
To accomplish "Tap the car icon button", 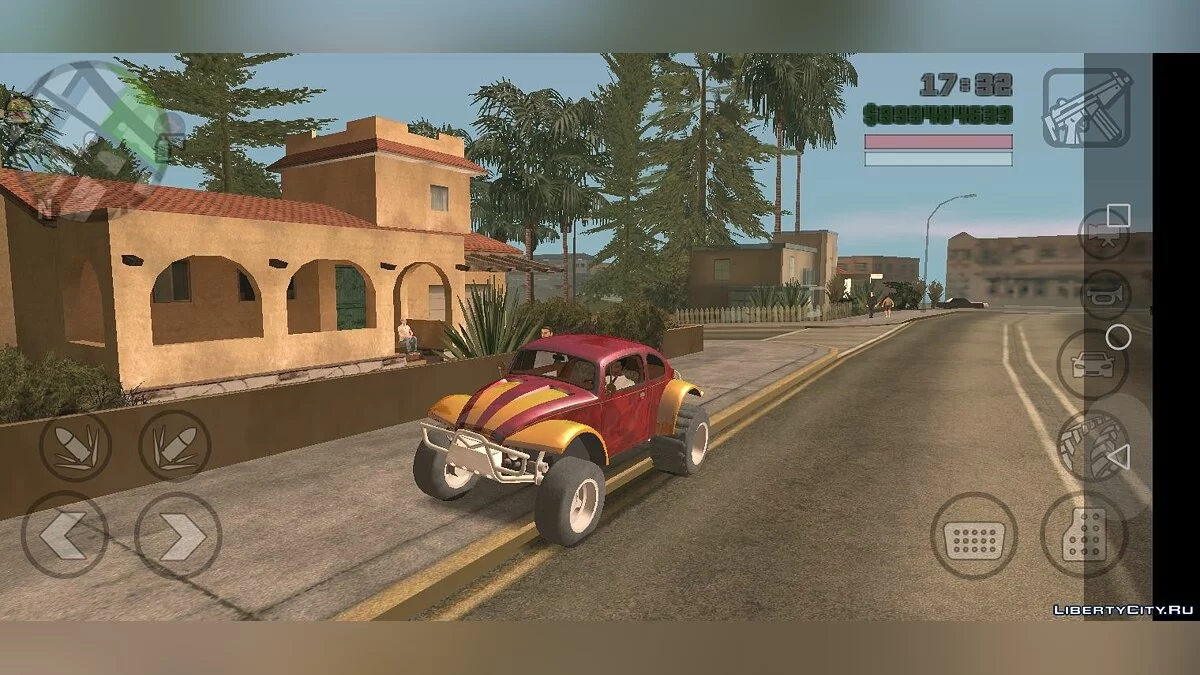I will (1092, 364).
